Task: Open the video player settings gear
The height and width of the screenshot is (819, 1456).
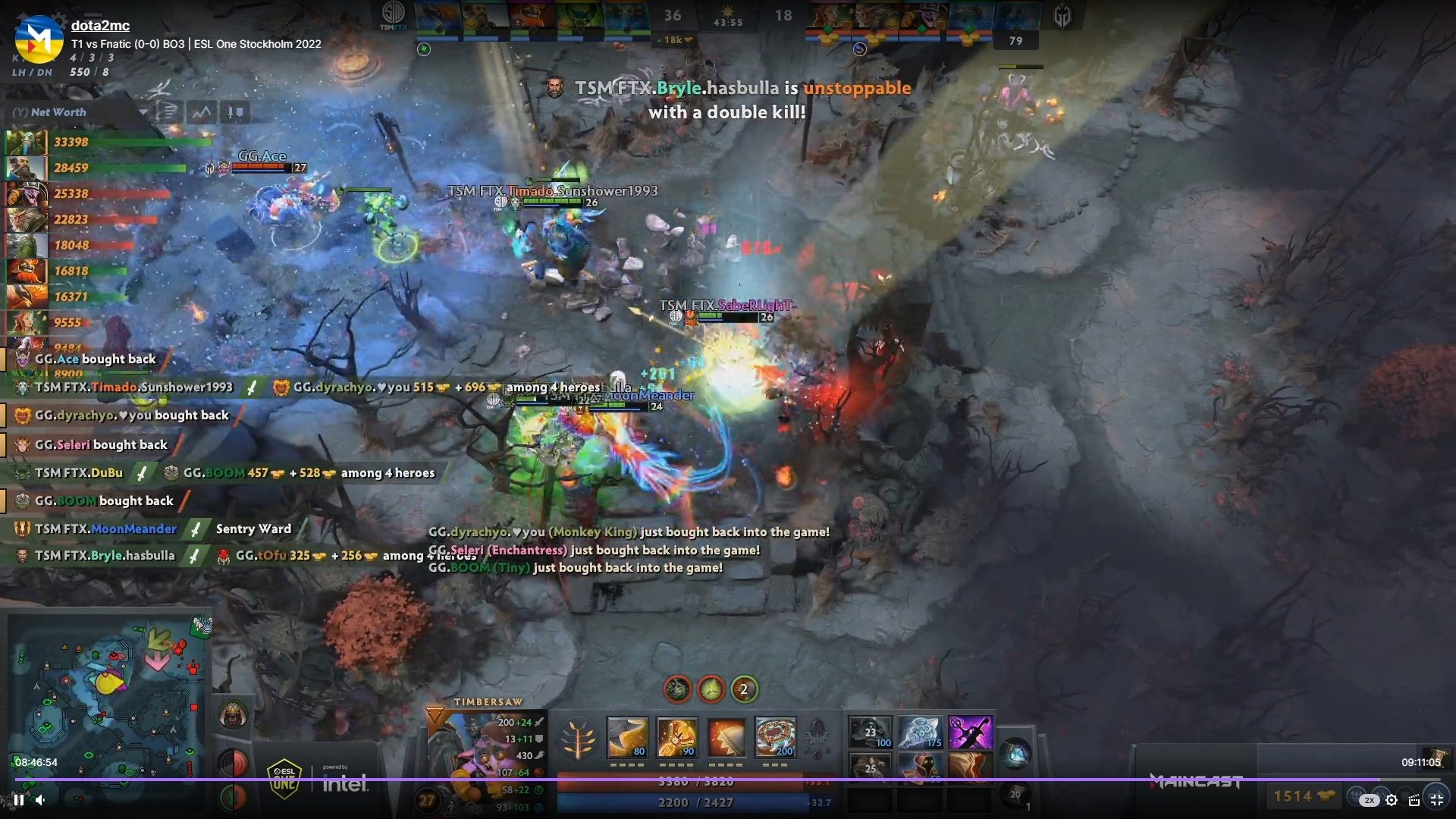Action: click(1392, 800)
